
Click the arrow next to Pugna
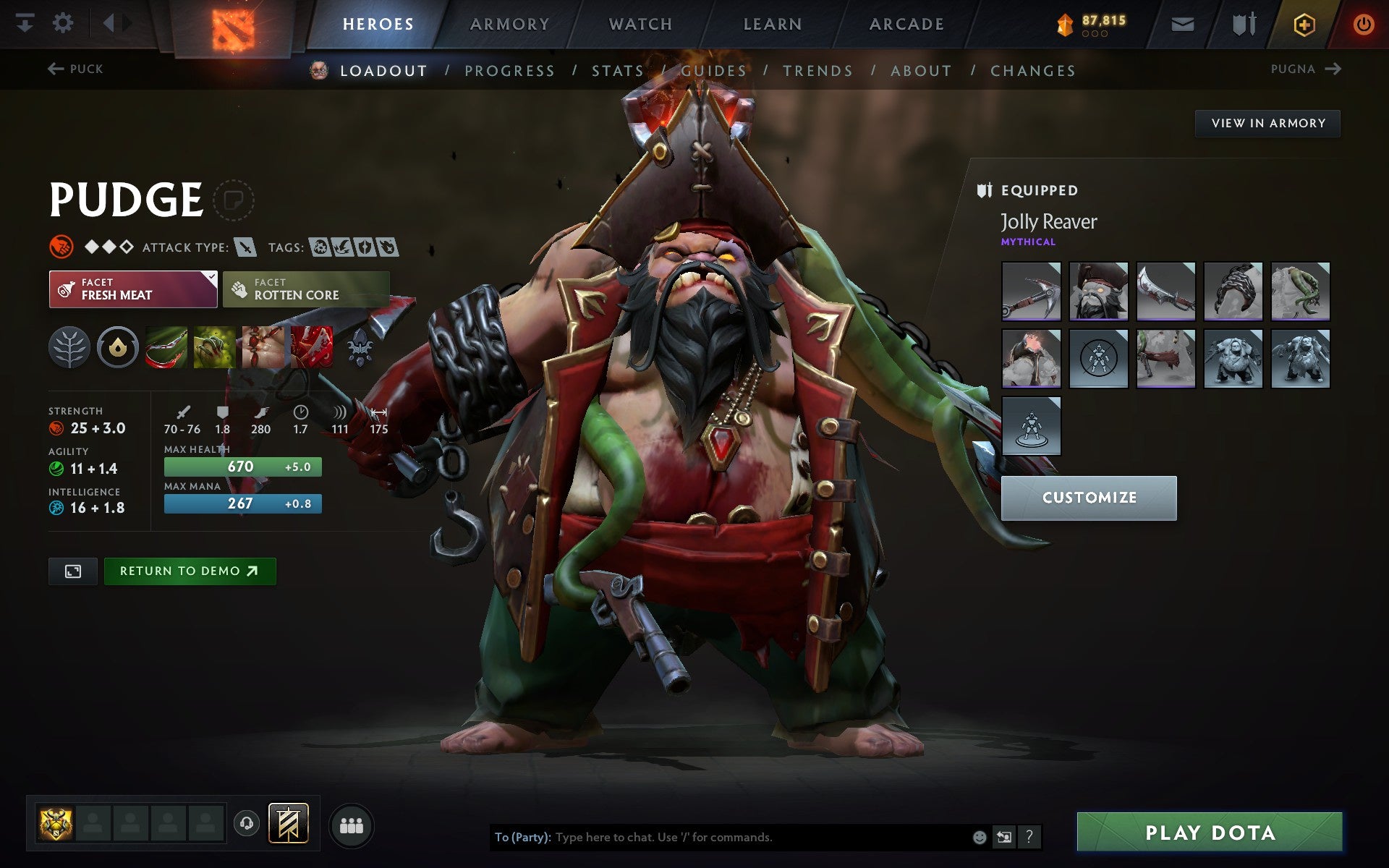click(1333, 69)
